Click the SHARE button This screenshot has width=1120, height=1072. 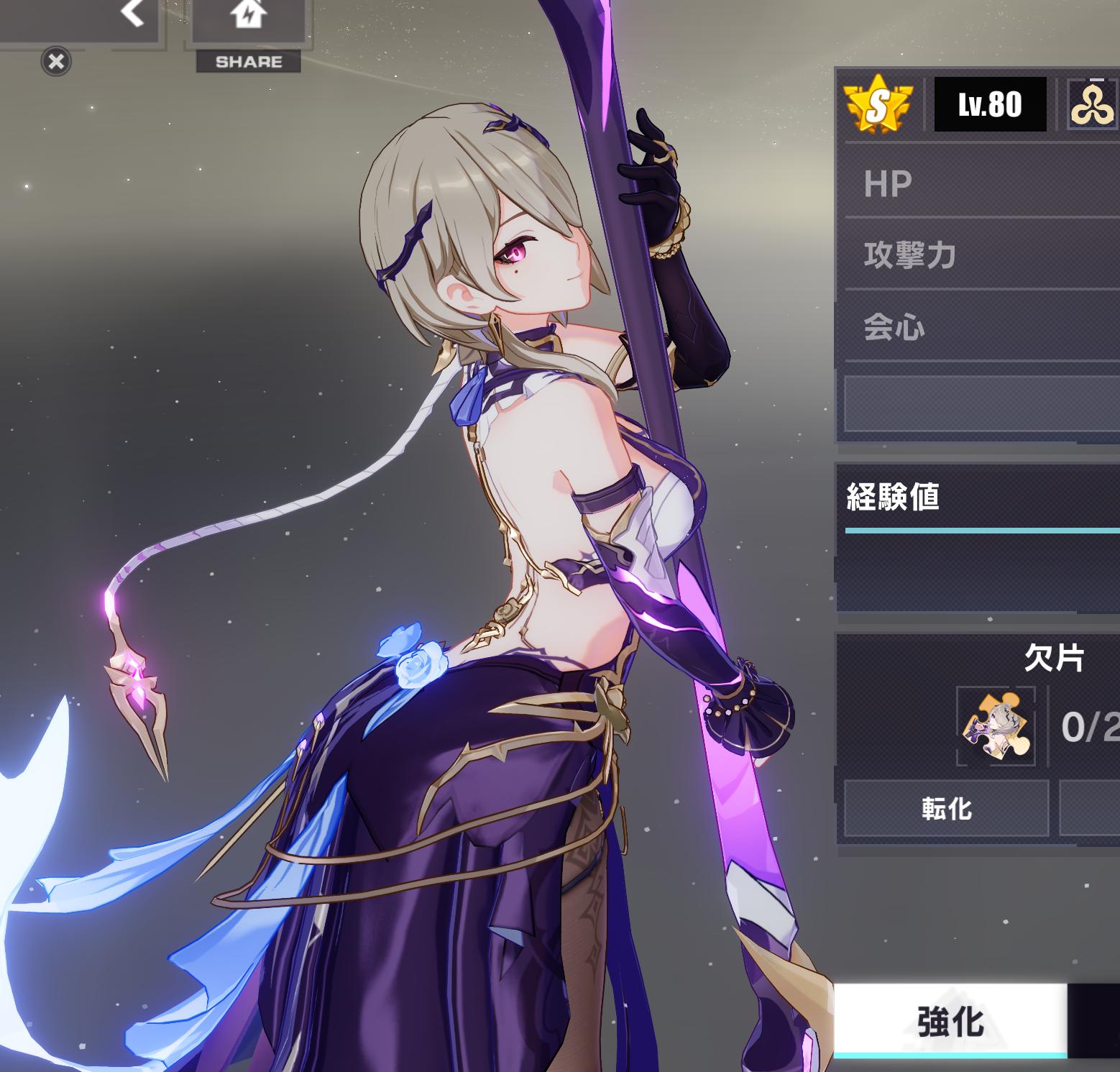click(x=249, y=62)
